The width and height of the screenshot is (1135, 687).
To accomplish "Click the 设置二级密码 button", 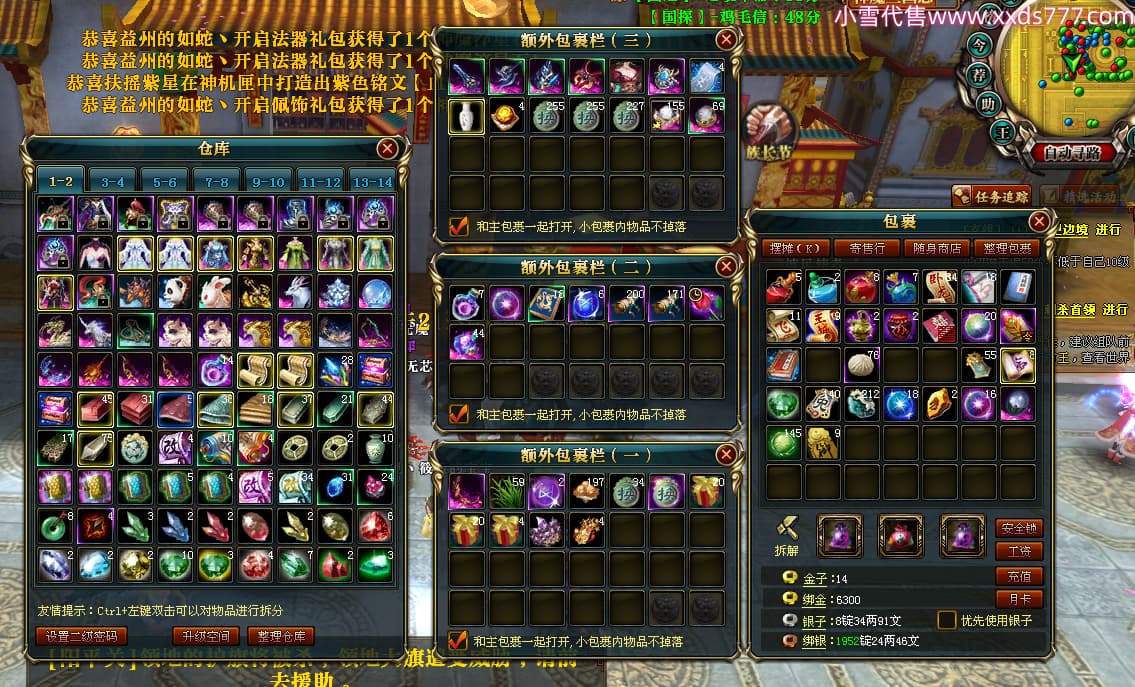I will pyautogui.click(x=83, y=636).
